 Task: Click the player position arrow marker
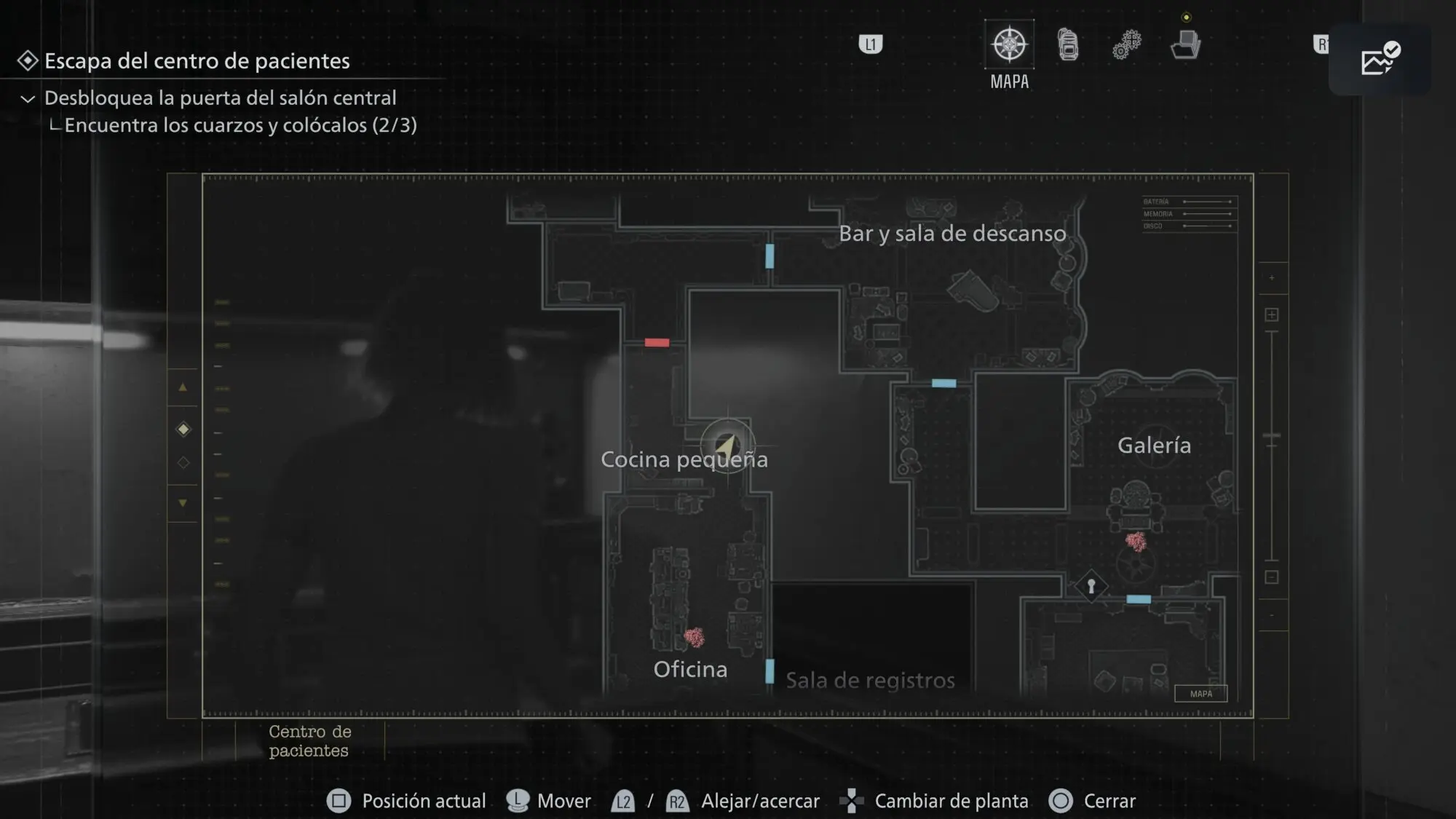(x=727, y=446)
